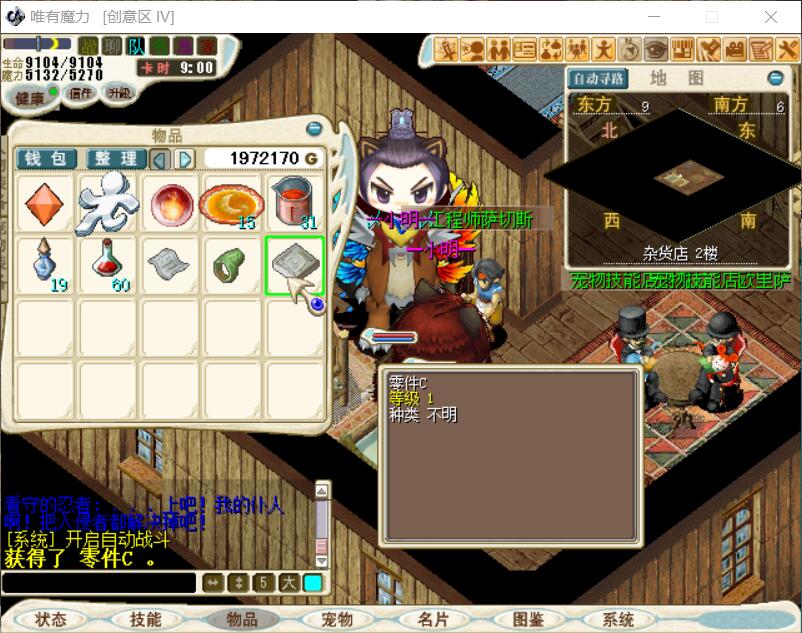Select the fire orb item slot
802x633 pixels.
point(171,204)
